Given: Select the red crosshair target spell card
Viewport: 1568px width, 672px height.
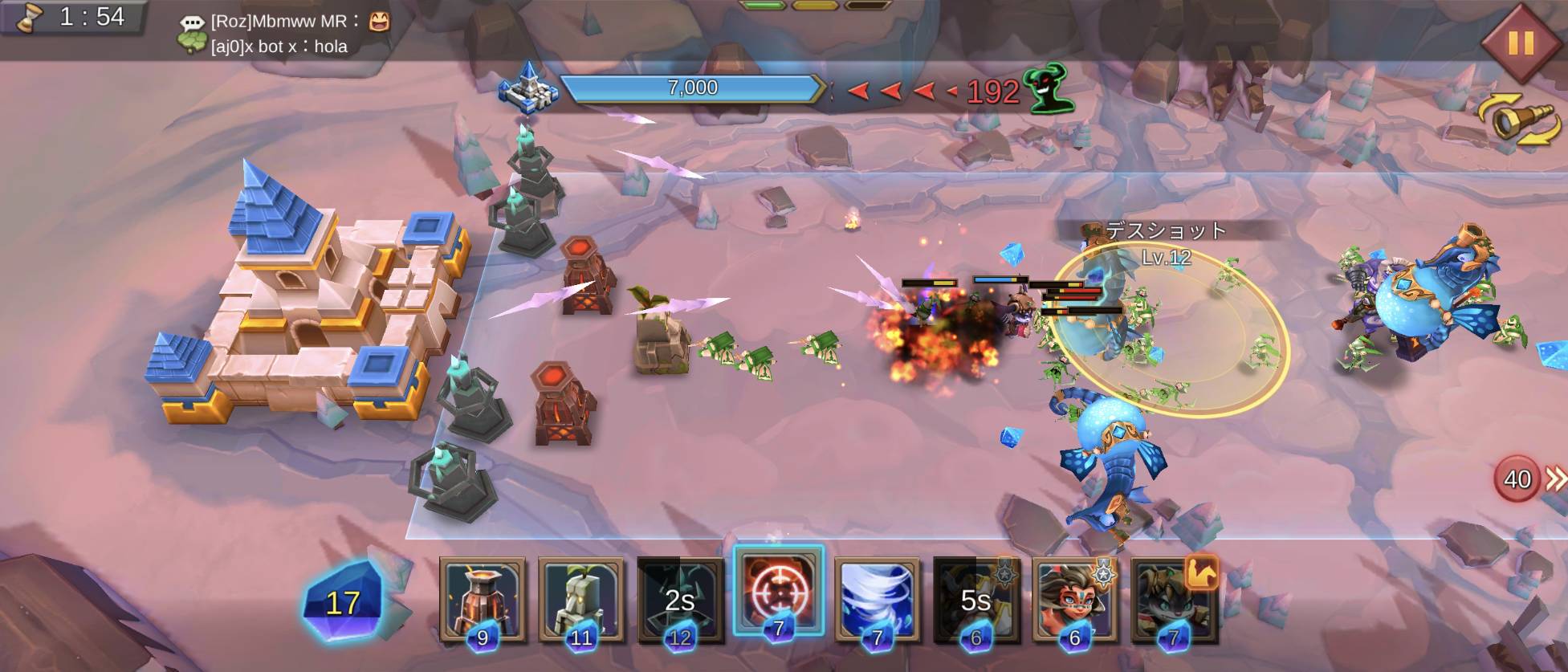Looking at the screenshot, I should click(778, 593).
